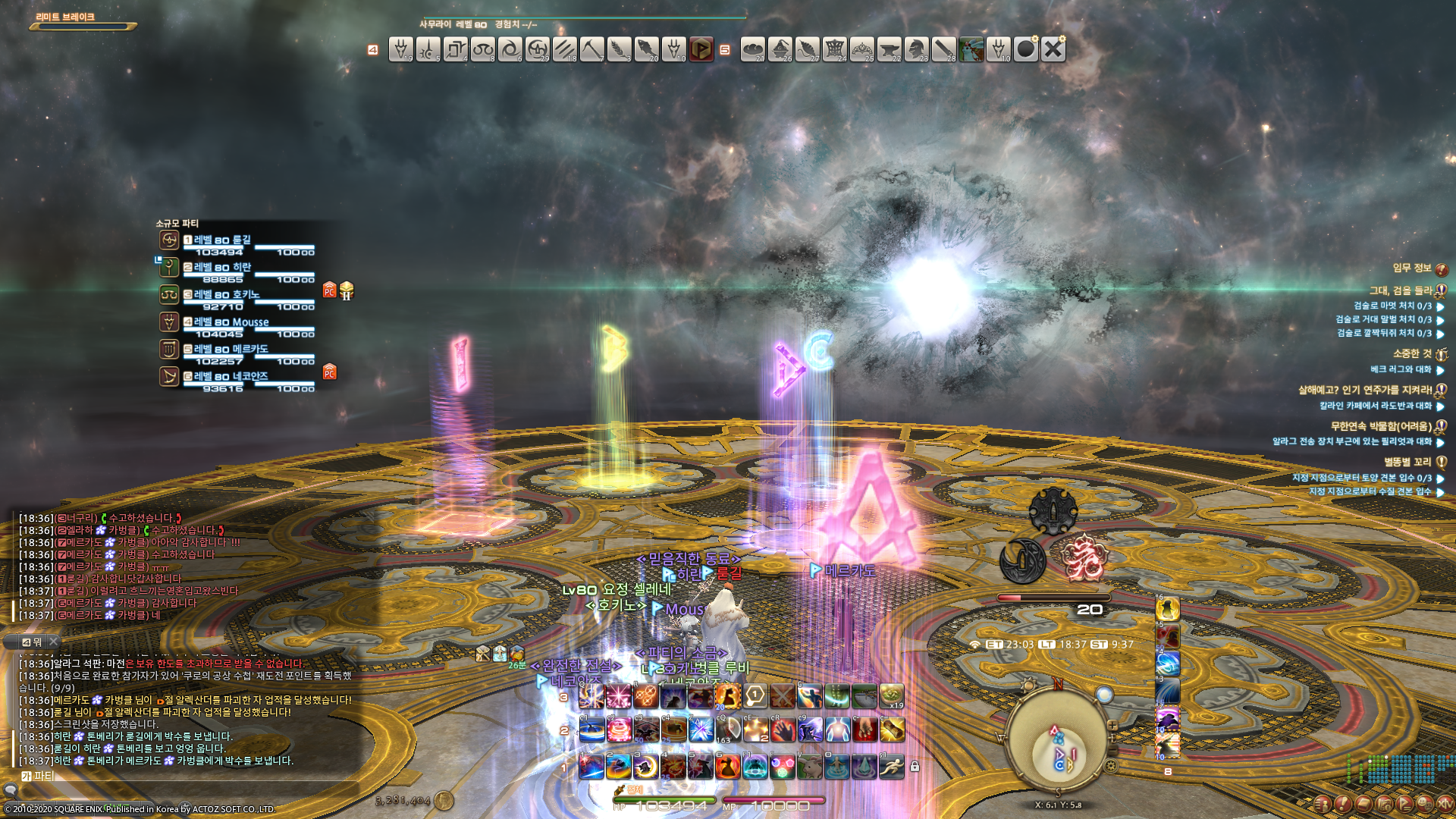This screenshot has width=1456, height=819.
Task: Click the pickaxe icon in the top hotbar
Action: click(591, 49)
